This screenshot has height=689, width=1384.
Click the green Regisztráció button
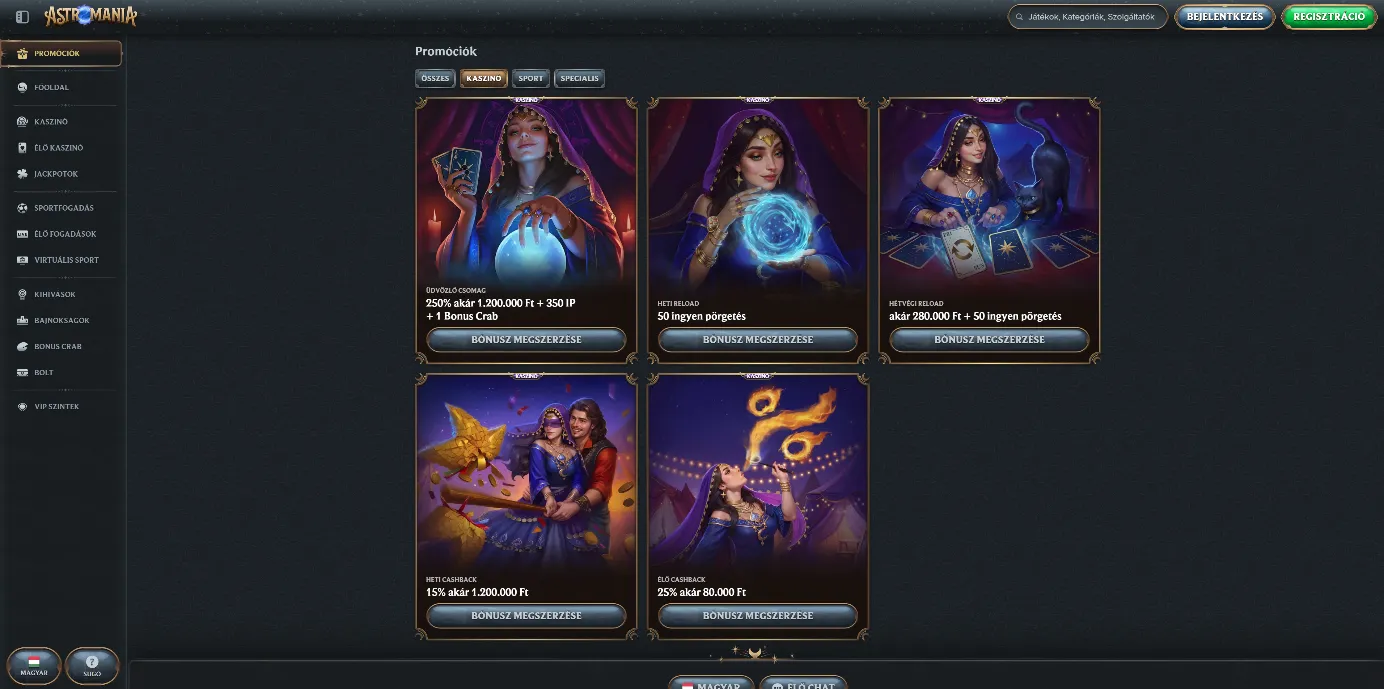tap(1328, 17)
